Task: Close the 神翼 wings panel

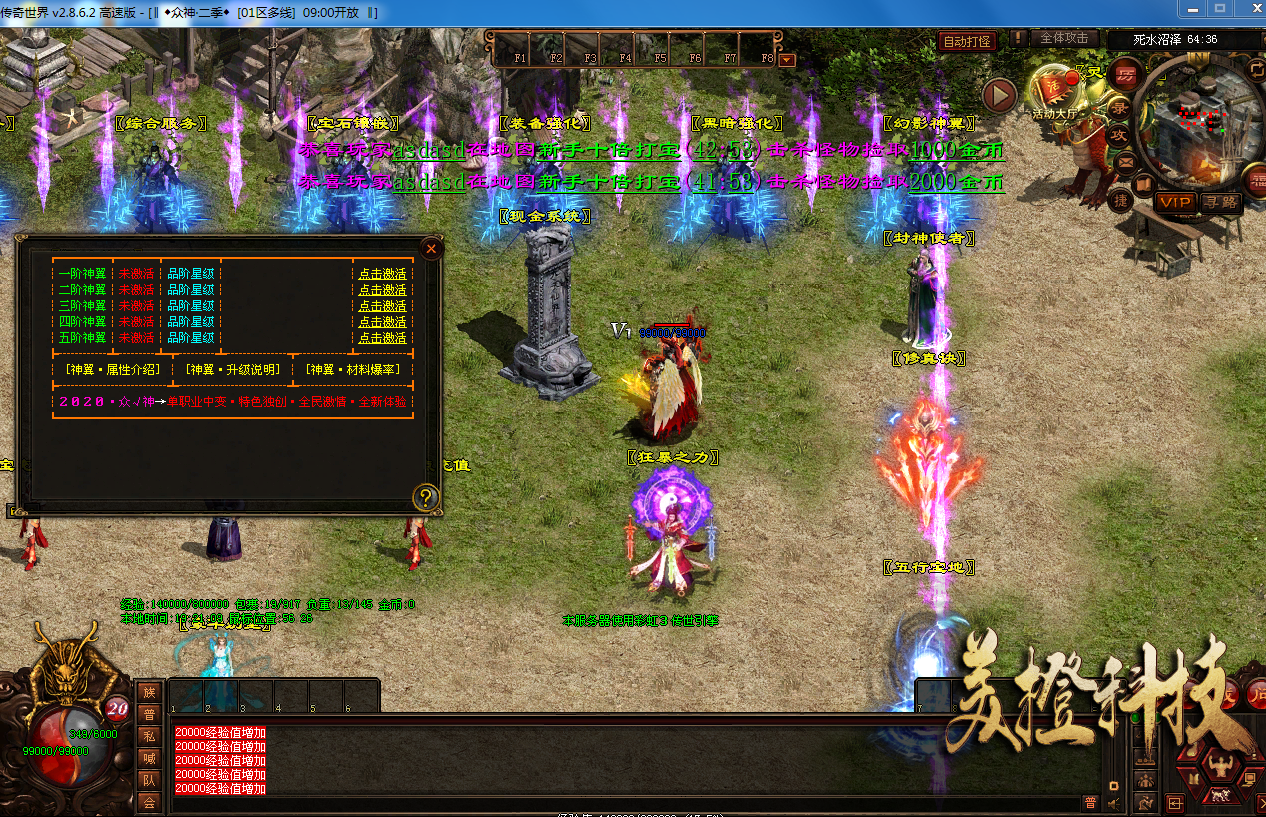Action: 431,248
